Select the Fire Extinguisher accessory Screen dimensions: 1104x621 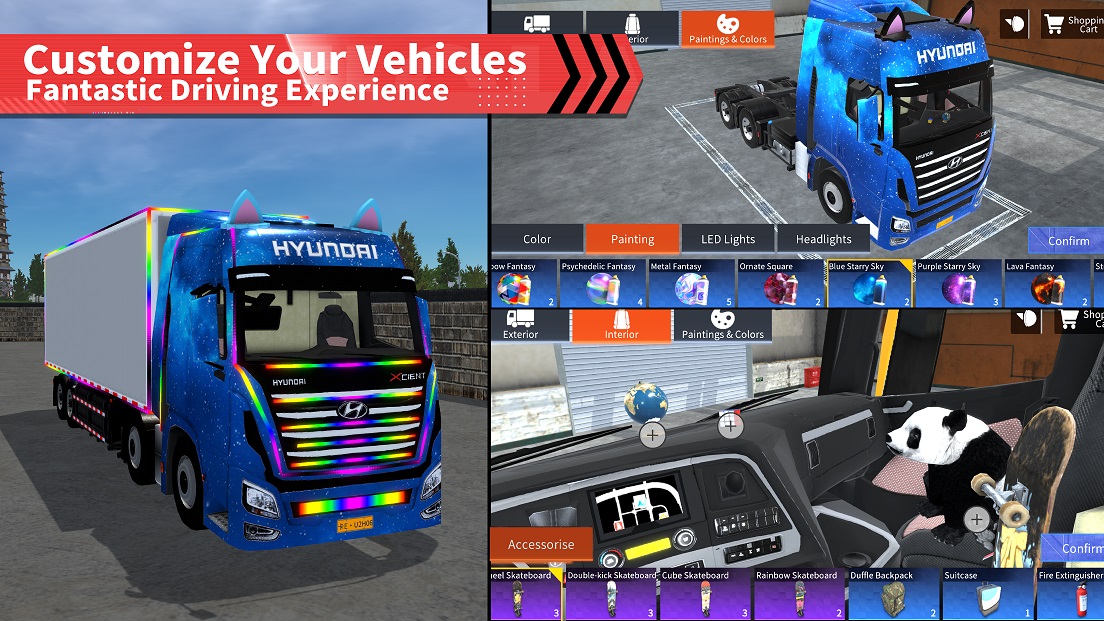1070,594
